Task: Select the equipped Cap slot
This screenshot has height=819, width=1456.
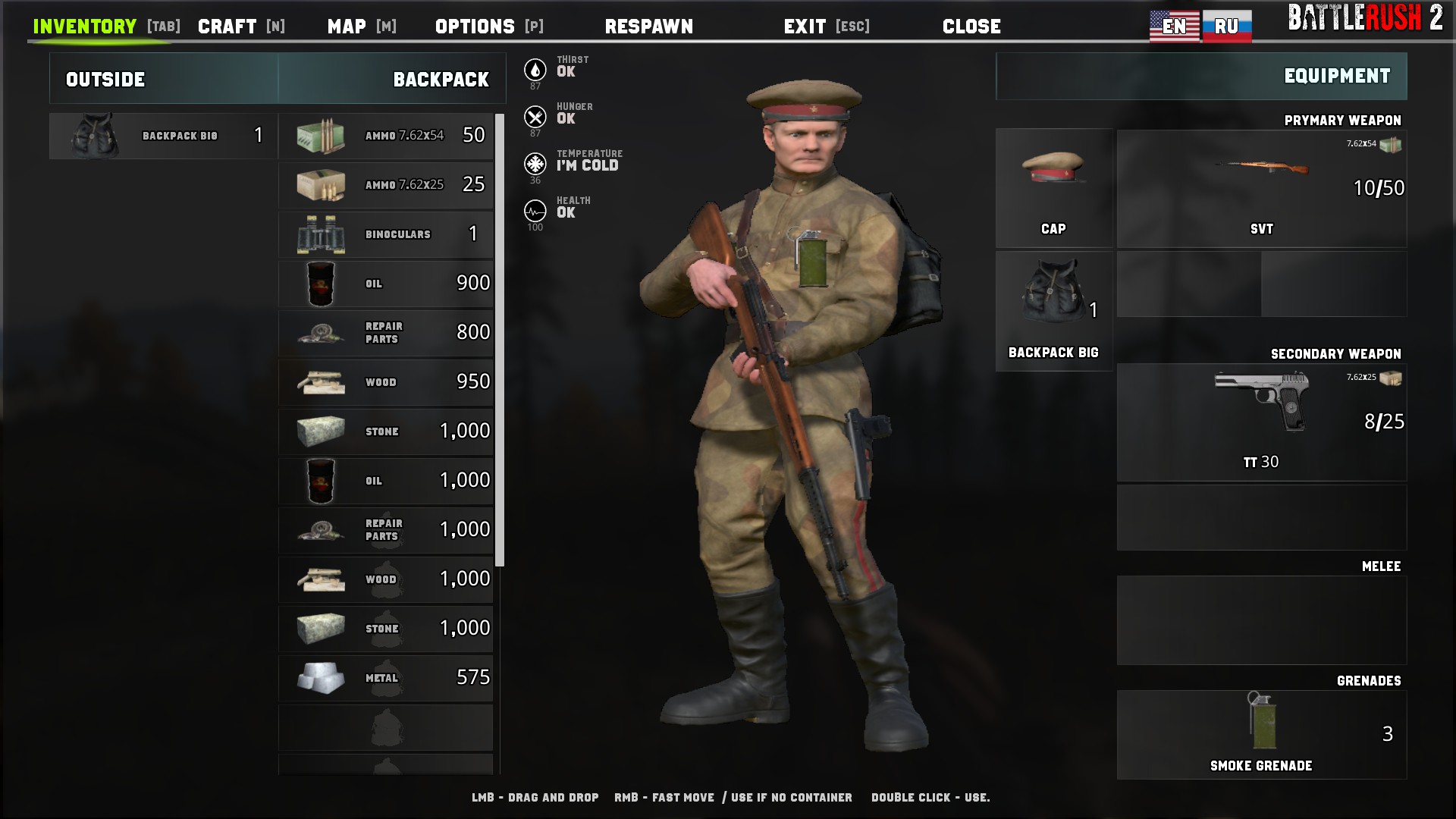Action: 1053,187
